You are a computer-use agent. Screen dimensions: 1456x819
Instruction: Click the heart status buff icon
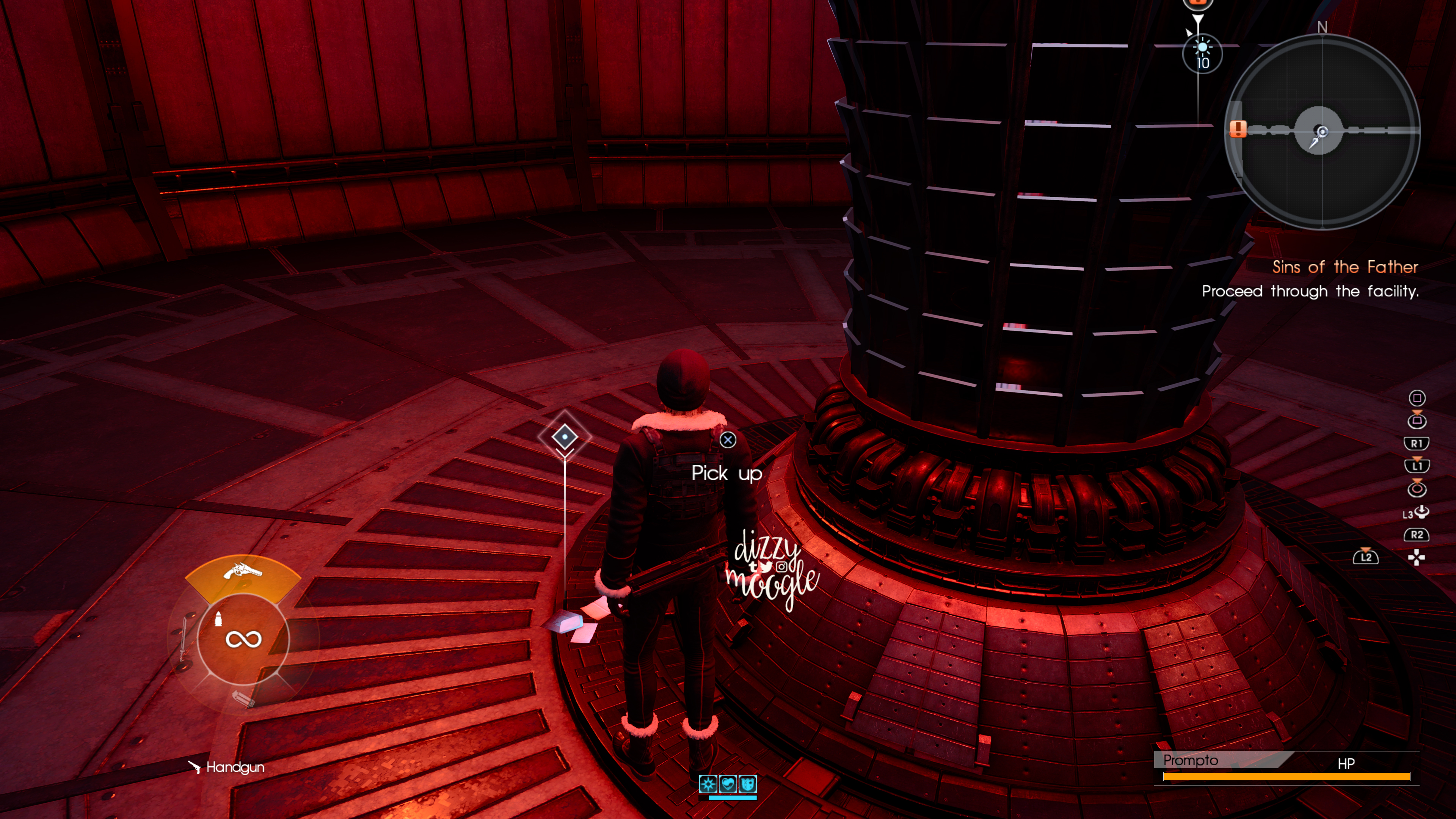728,784
